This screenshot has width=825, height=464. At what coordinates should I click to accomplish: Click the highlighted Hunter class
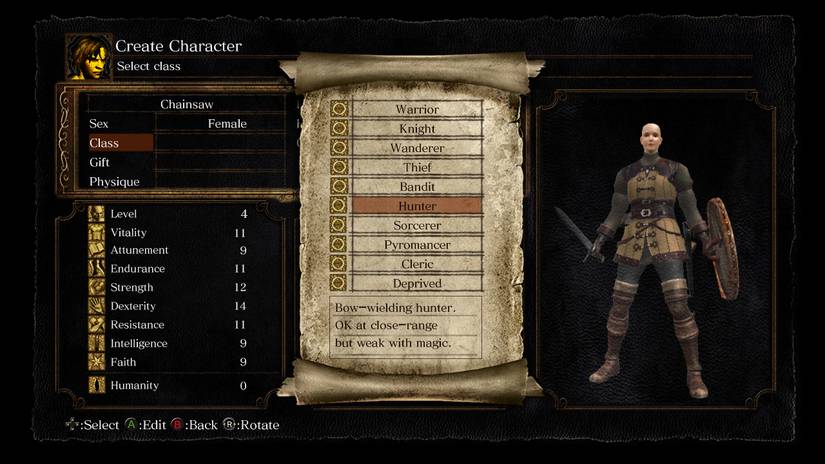(x=416, y=206)
